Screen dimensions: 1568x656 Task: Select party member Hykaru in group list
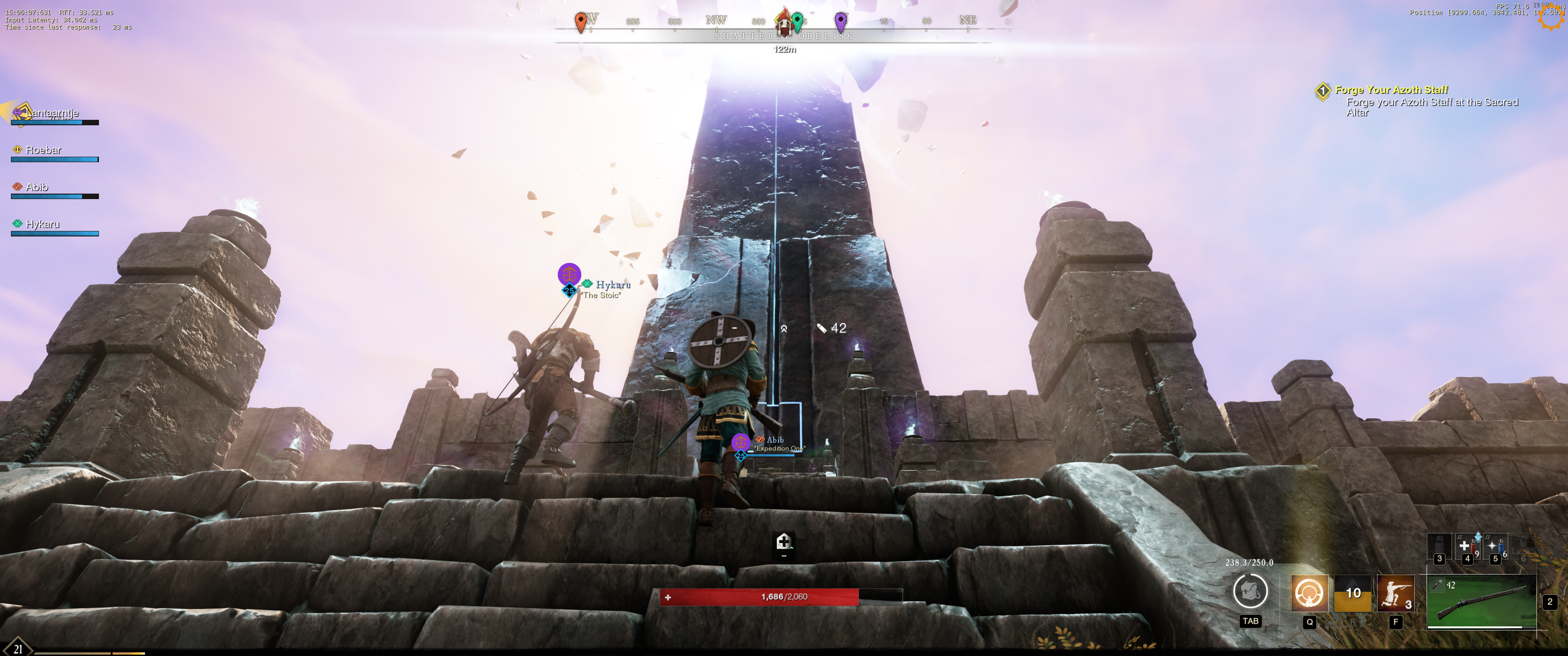click(42, 225)
